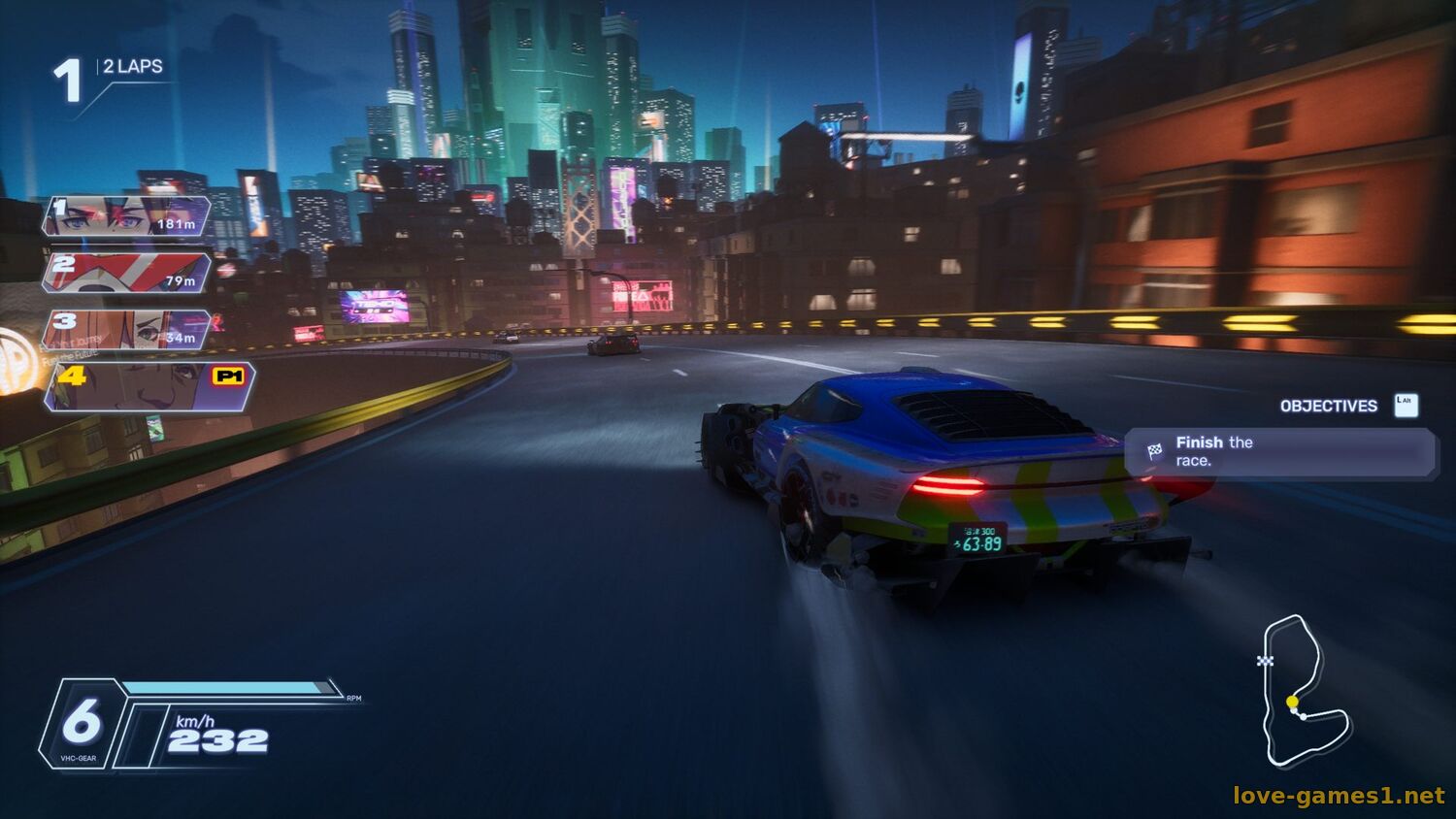This screenshot has width=1456, height=819.
Task: Select the fourth-place P1 player row
Action: tap(150, 386)
